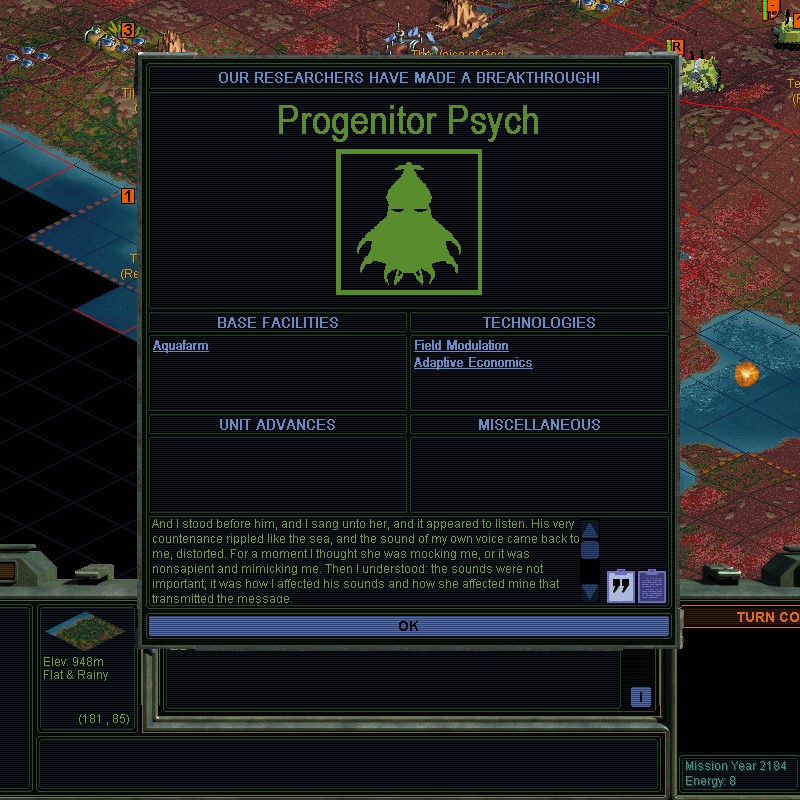Open the Aquafarm facility link
Screen dimensions: 800x800
[x=181, y=346]
